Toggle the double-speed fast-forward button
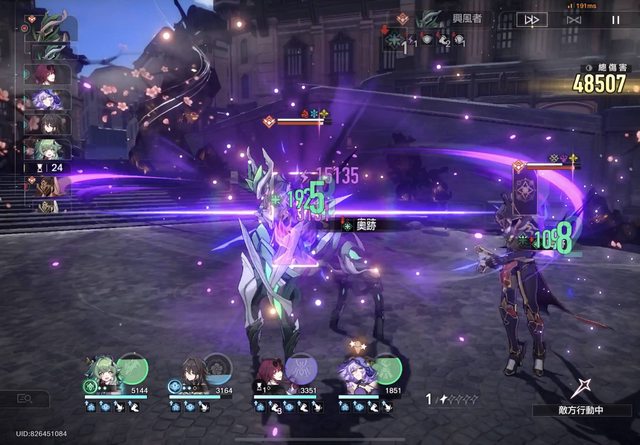Screen dimensions: 640x445 point(531,19)
